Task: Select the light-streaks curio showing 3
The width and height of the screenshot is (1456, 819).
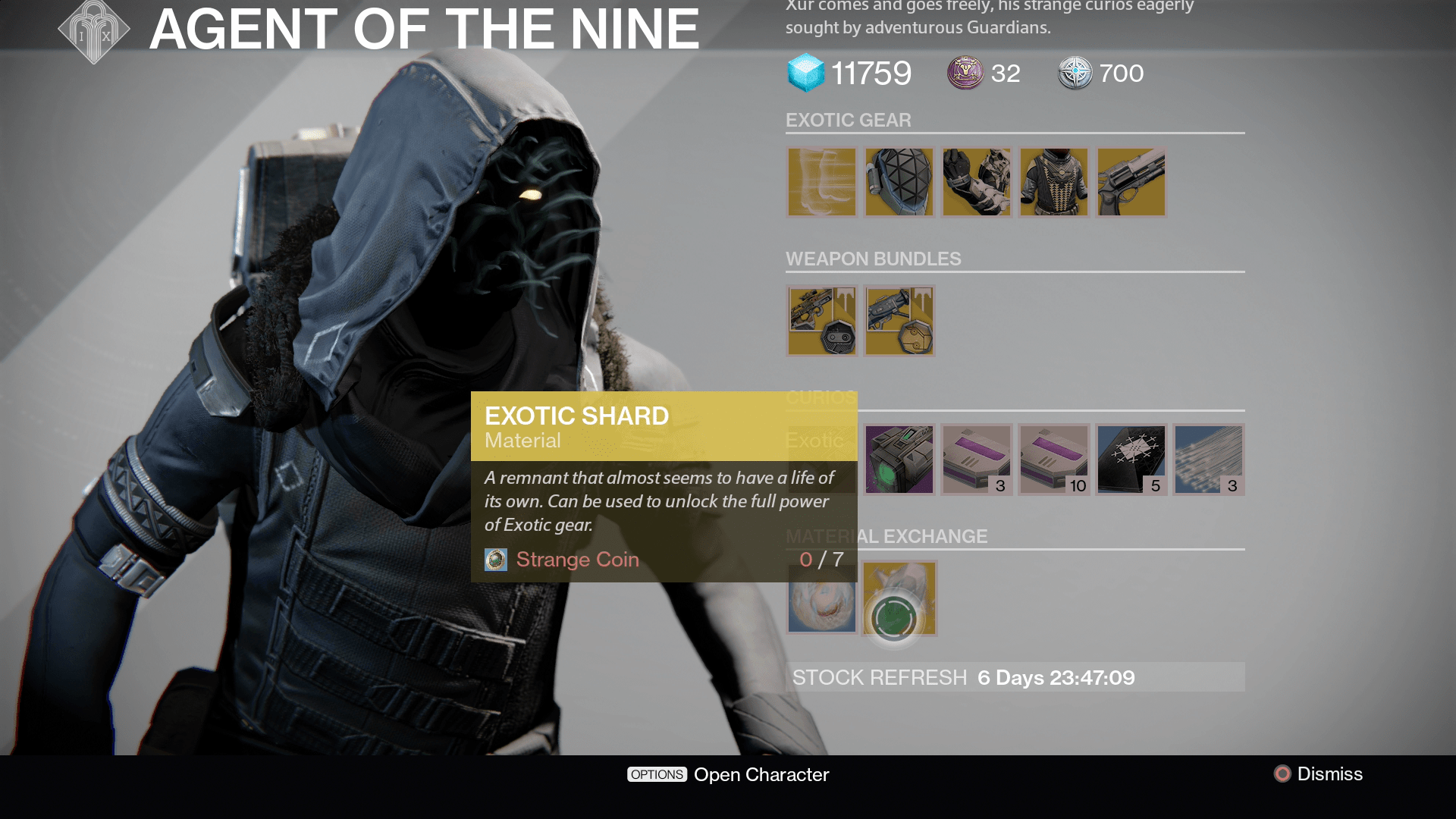Action: 1209,460
